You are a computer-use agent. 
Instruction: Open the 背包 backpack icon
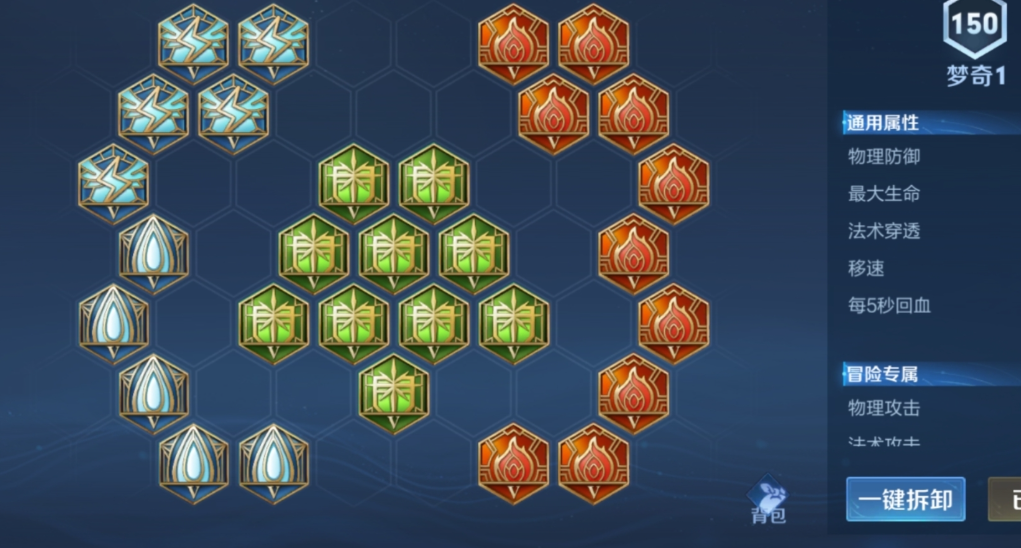[x=769, y=499]
